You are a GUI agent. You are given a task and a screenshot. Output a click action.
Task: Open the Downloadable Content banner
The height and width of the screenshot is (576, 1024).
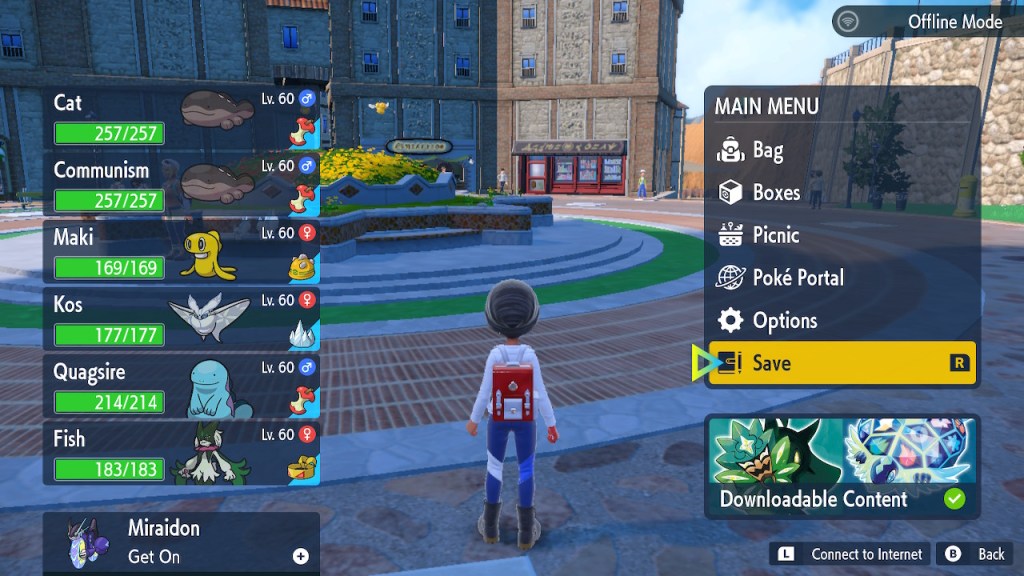(841, 466)
